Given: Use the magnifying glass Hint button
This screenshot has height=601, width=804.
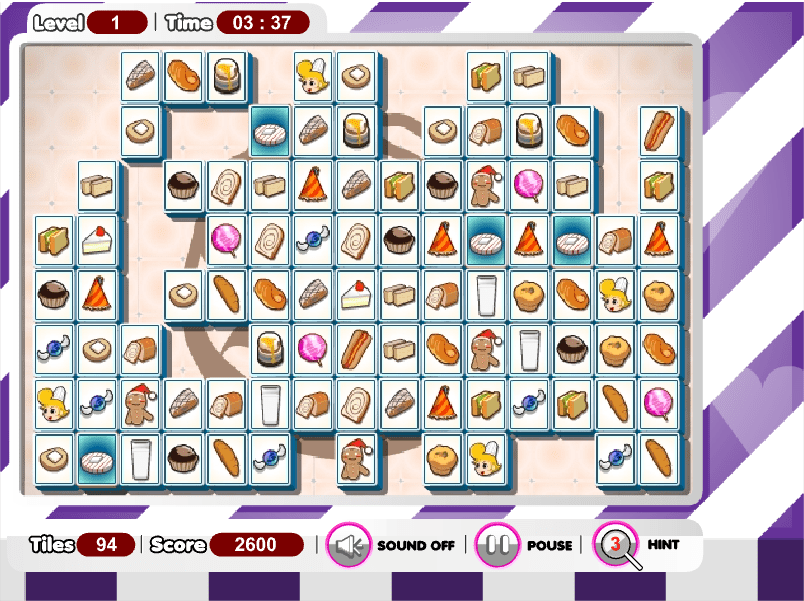Looking at the screenshot, I should click(x=617, y=544).
